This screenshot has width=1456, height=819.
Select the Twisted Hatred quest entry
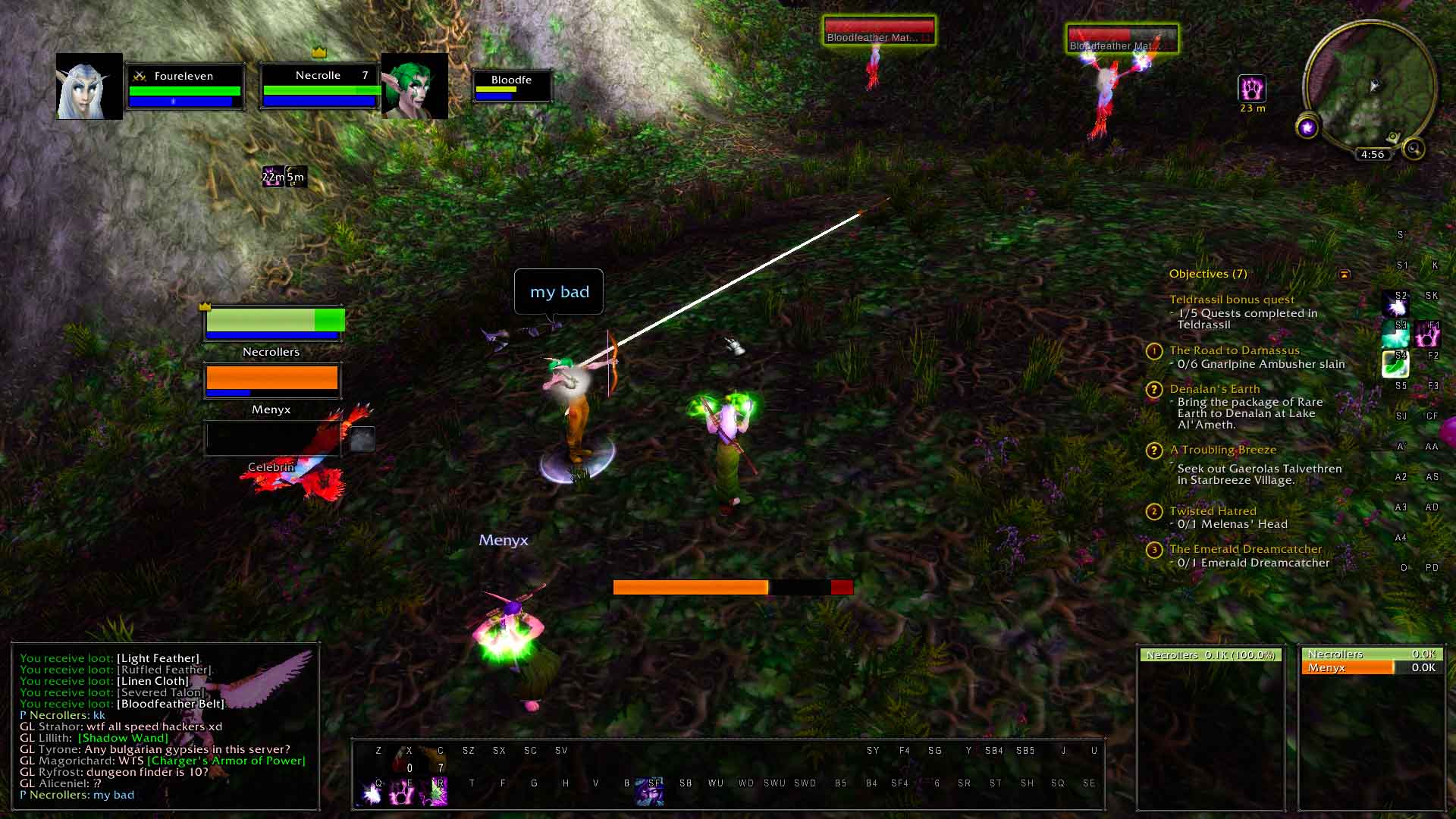coord(1213,511)
